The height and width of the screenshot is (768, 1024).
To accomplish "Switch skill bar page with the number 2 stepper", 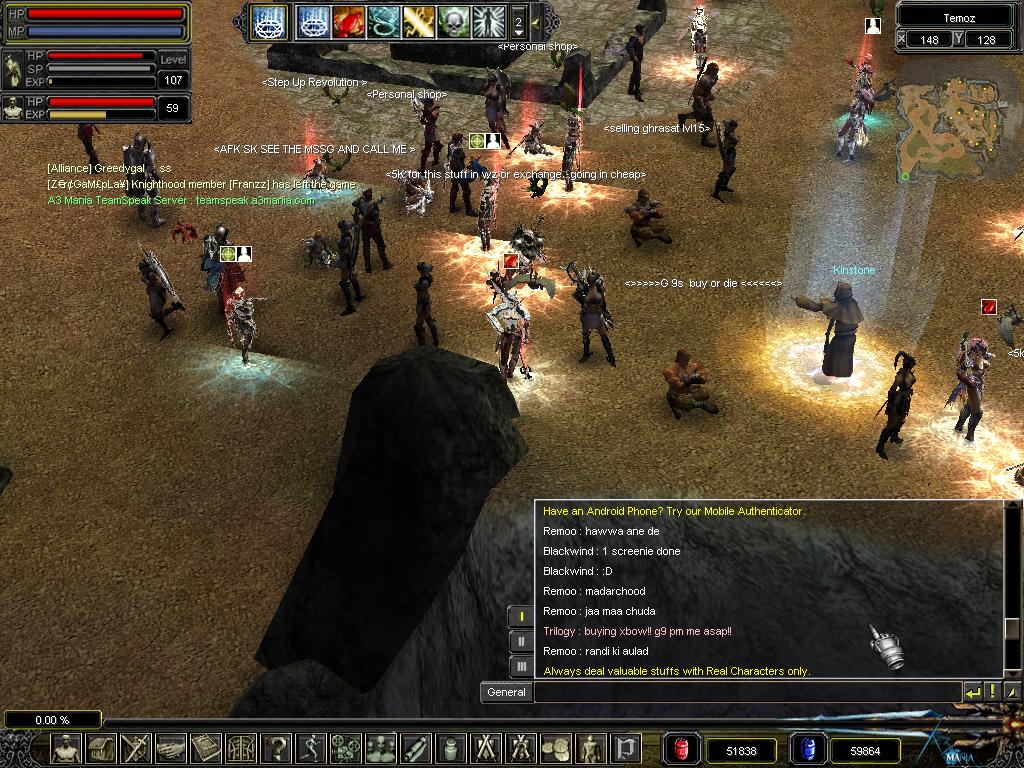I will tap(518, 21).
